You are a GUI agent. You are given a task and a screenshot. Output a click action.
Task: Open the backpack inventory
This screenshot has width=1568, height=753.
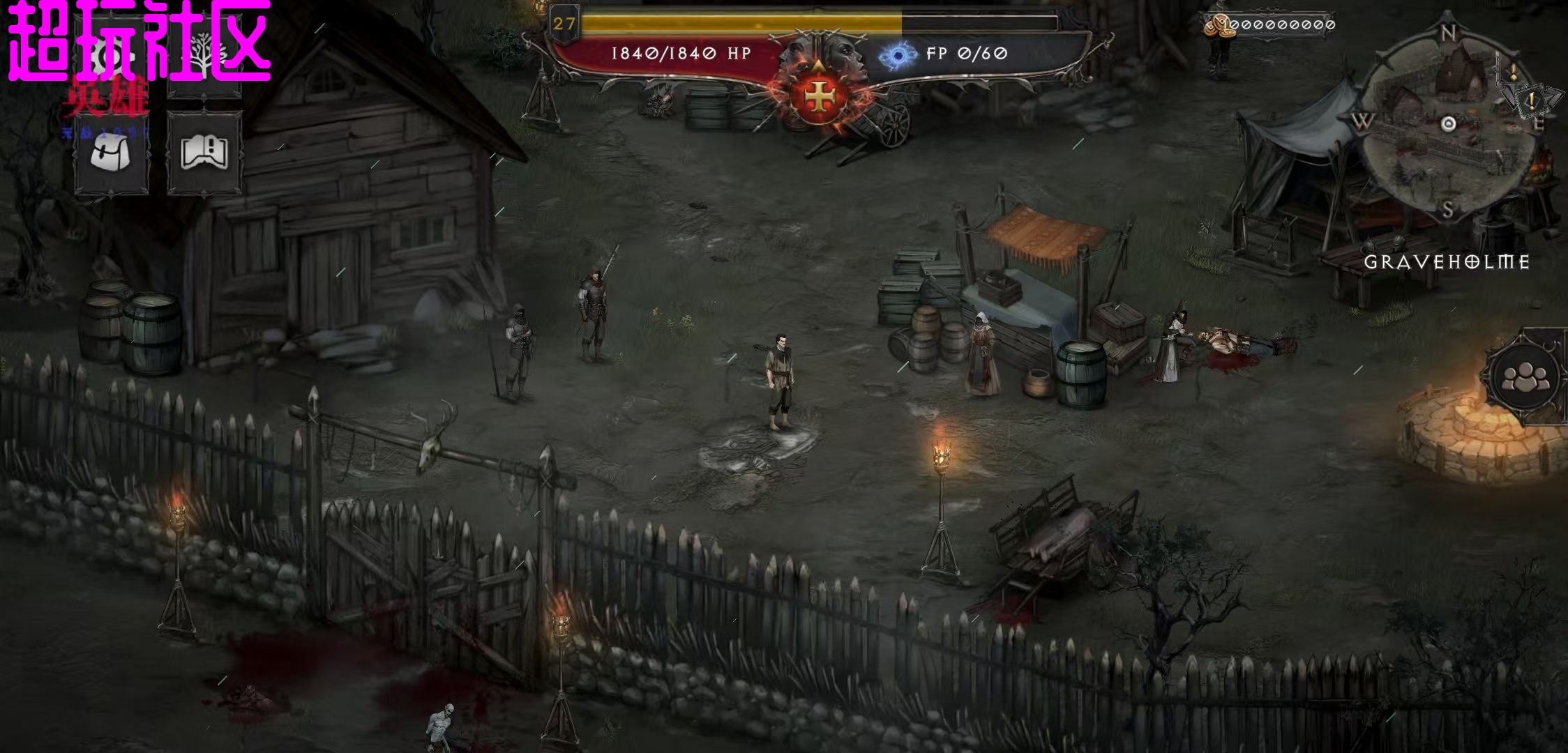(112, 153)
